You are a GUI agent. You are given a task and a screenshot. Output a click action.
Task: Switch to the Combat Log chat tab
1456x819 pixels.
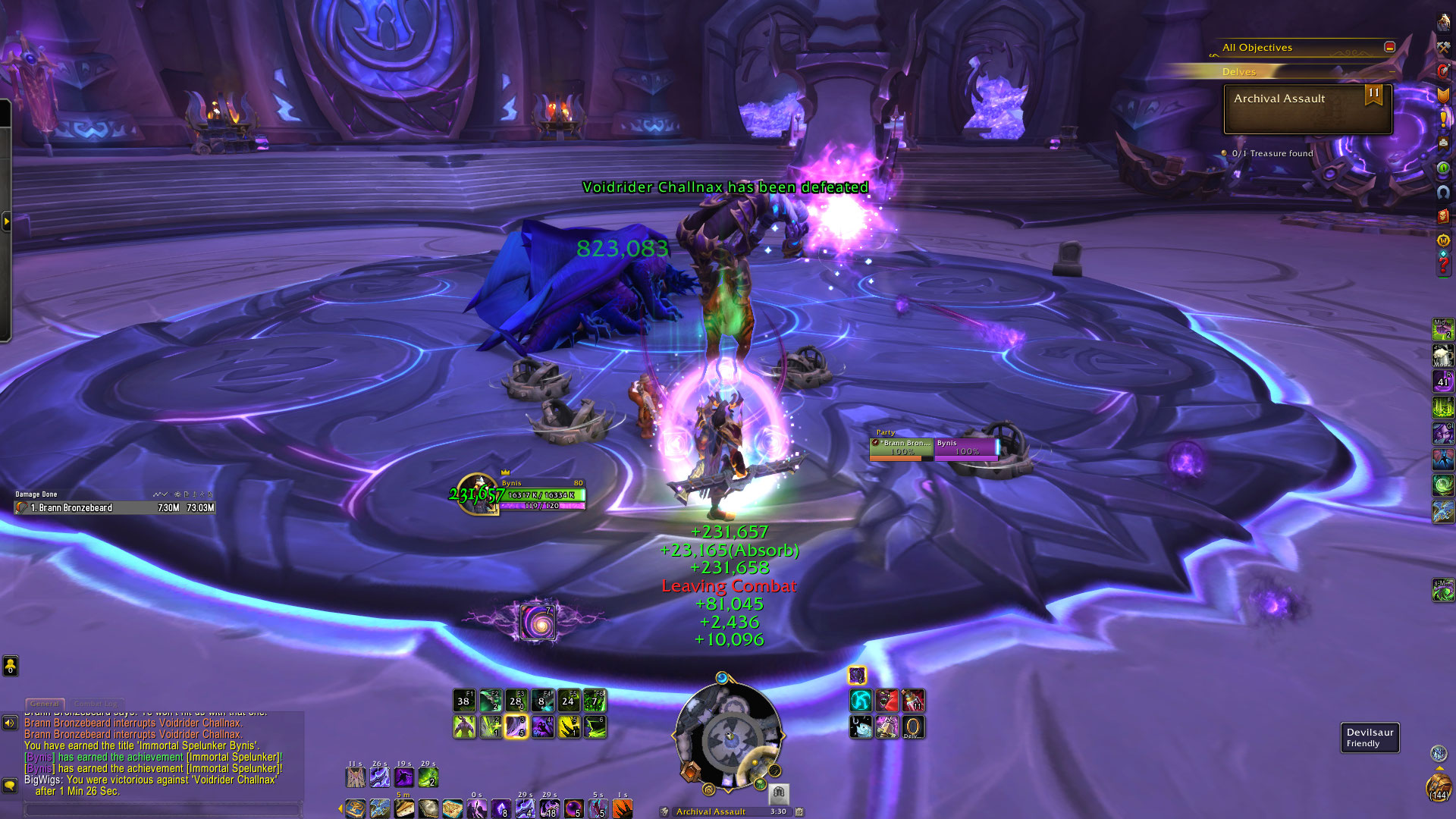pos(96,704)
